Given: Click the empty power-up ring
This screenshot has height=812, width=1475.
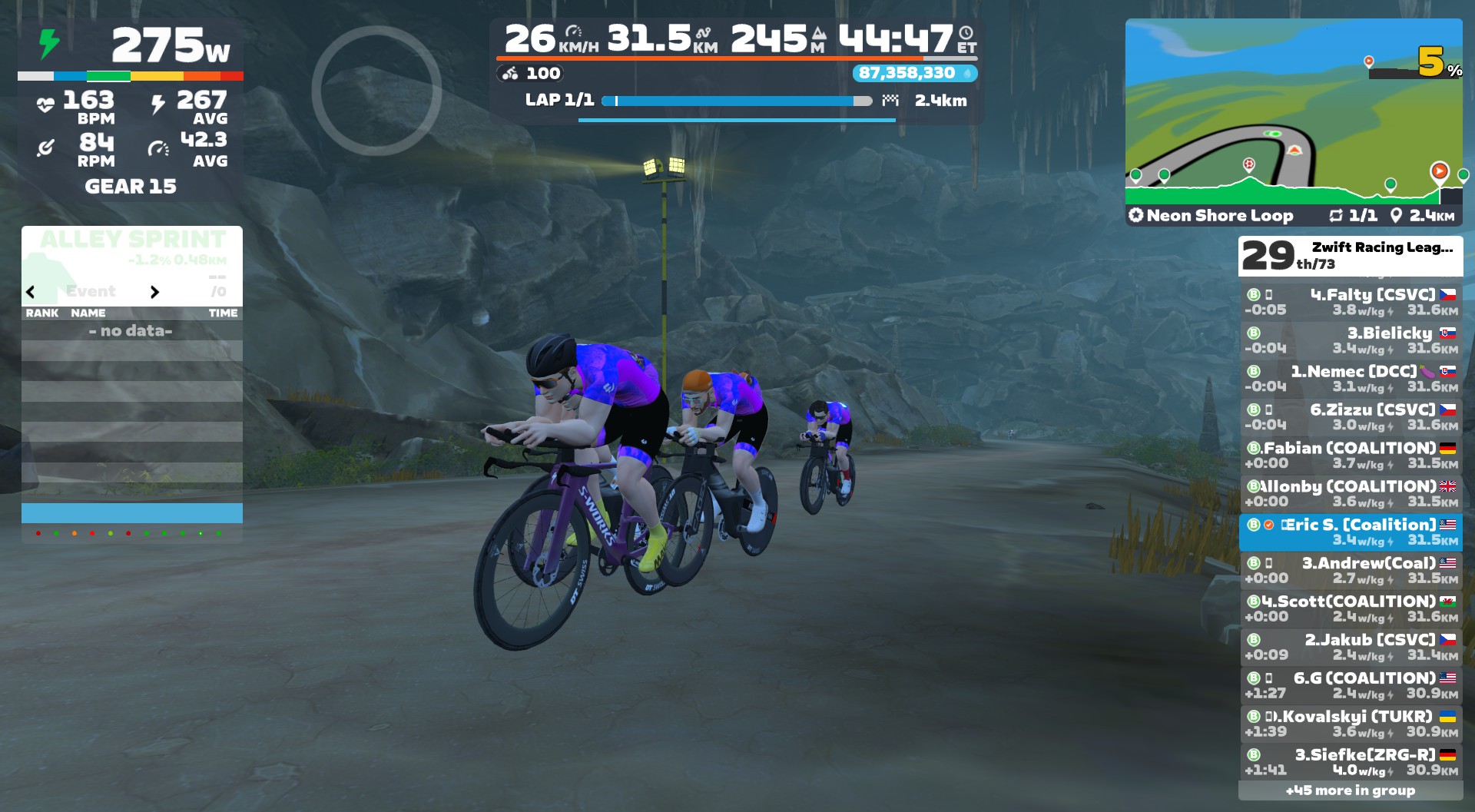Looking at the screenshot, I should click(x=376, y=91).
